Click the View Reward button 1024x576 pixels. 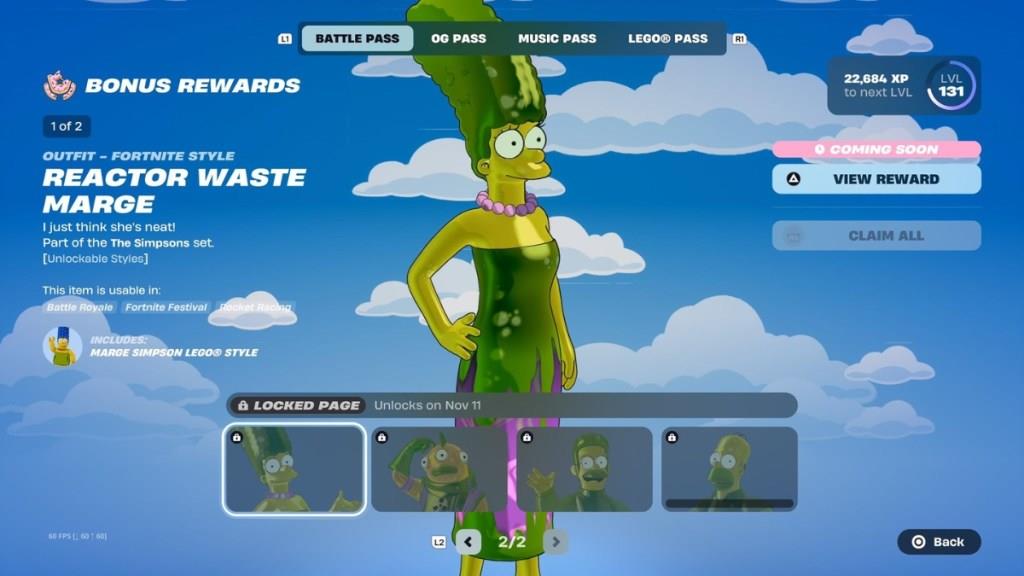tap(876, 179)
